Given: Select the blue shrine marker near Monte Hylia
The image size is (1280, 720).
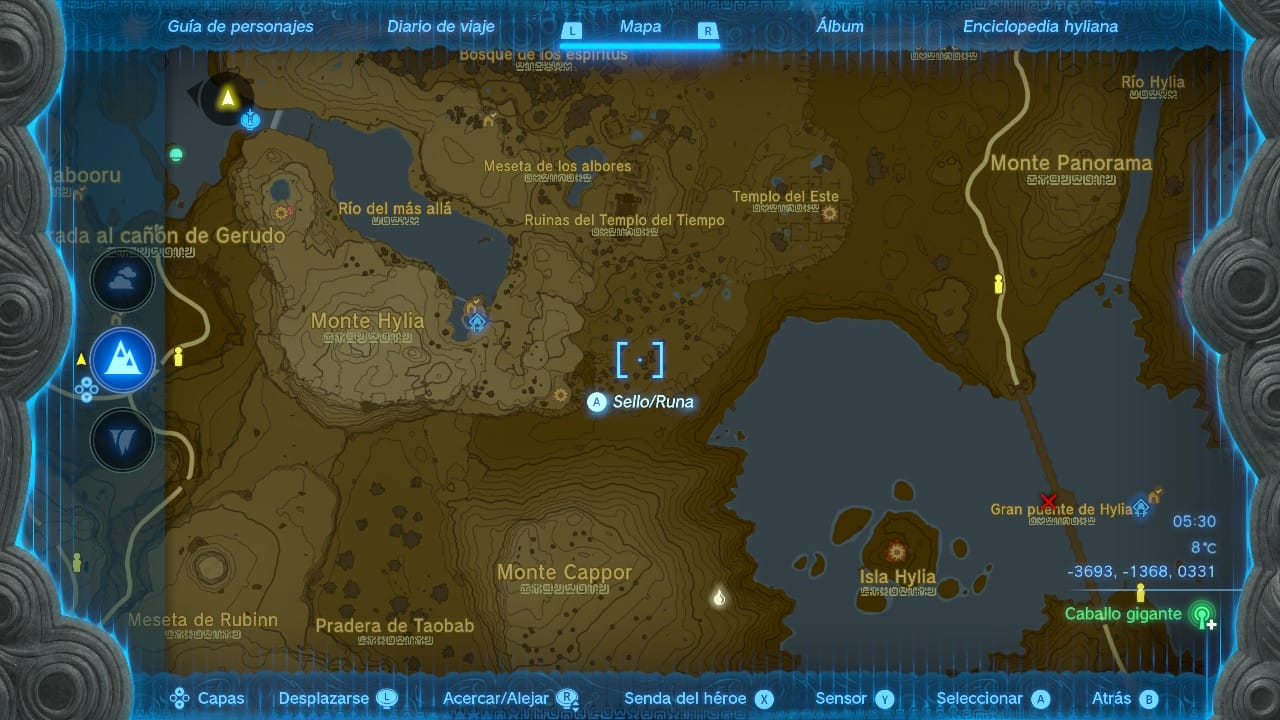Looking at the screenshot, I should point(478,321).
